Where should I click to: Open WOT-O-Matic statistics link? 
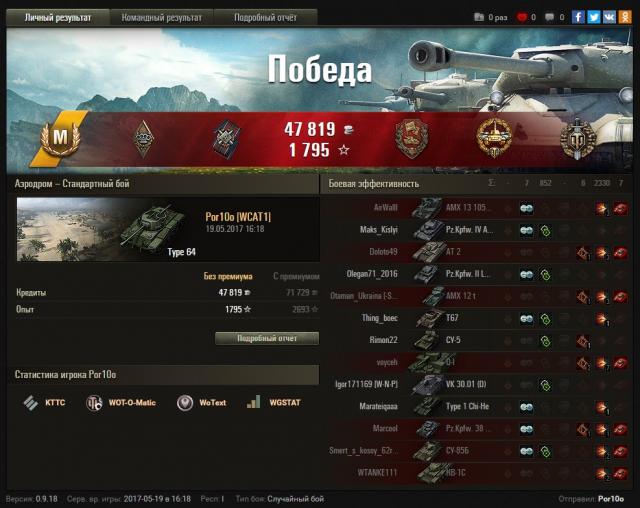[x=121, y=403]
